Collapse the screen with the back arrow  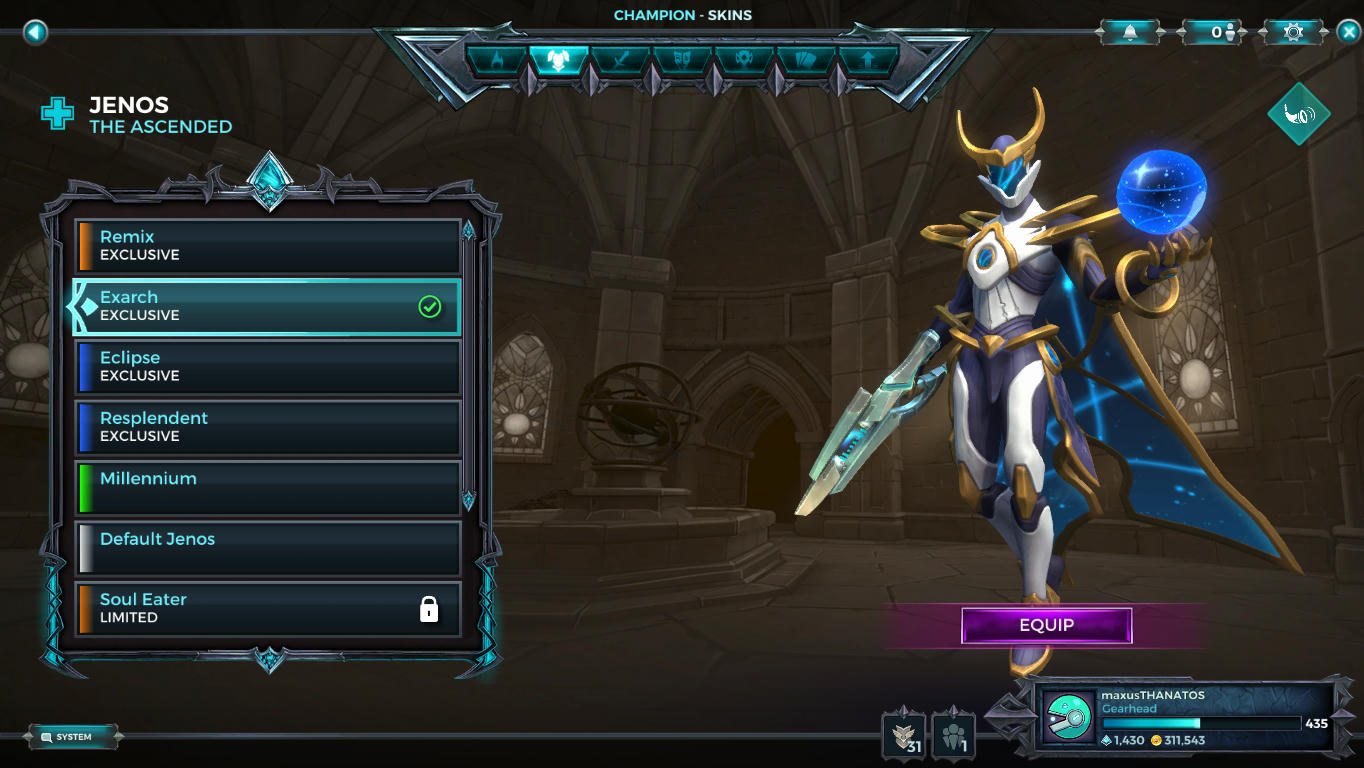click(36, 31)
